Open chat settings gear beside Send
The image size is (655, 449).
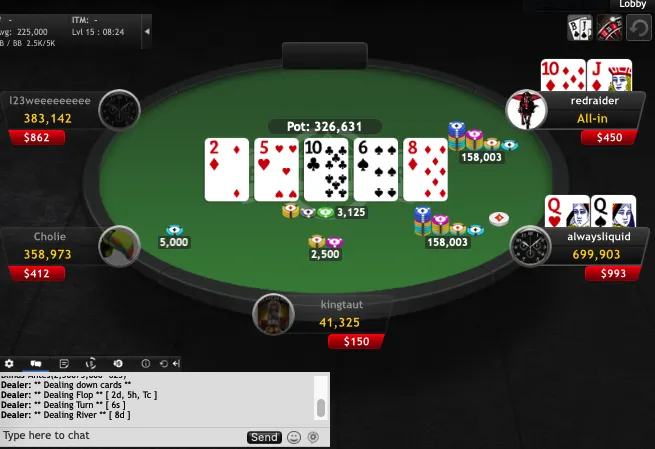point(313,437)
